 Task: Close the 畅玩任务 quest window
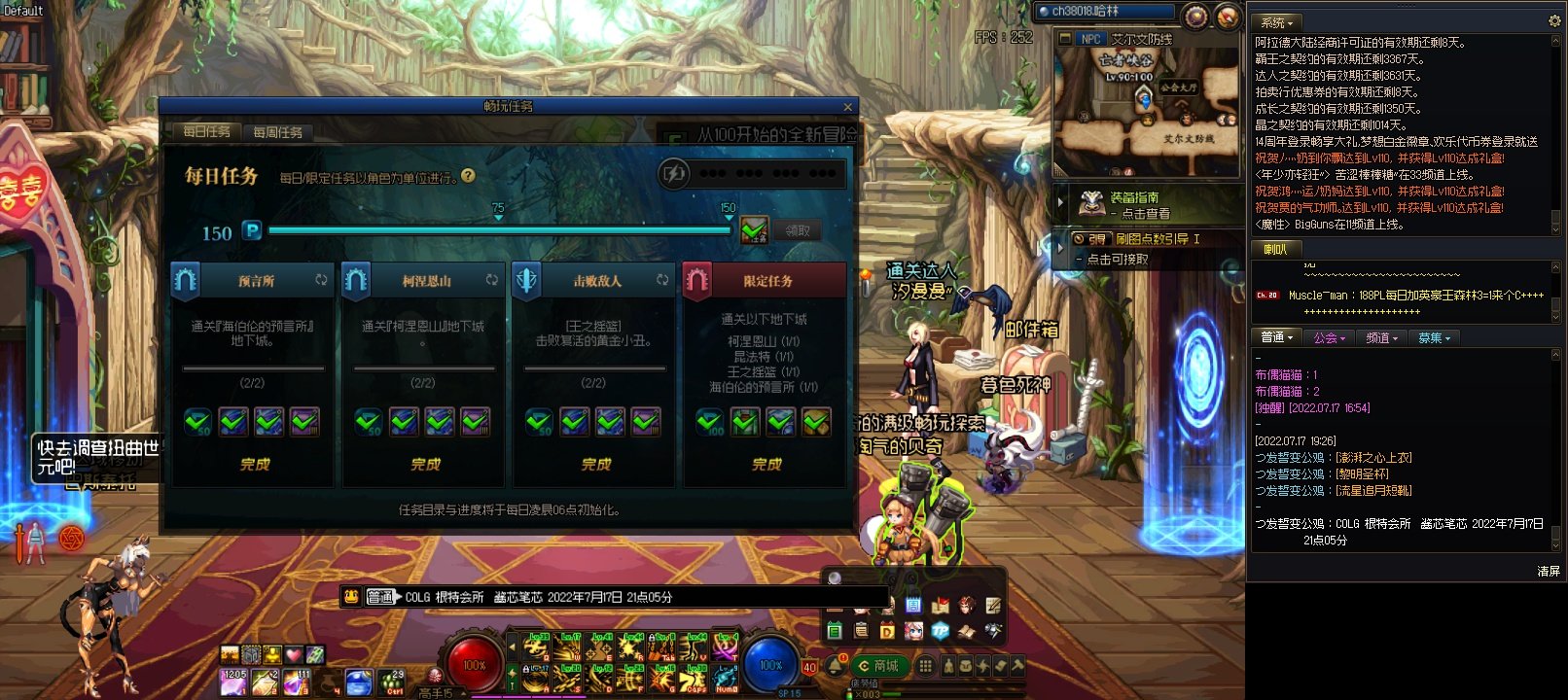click(847, 107)
